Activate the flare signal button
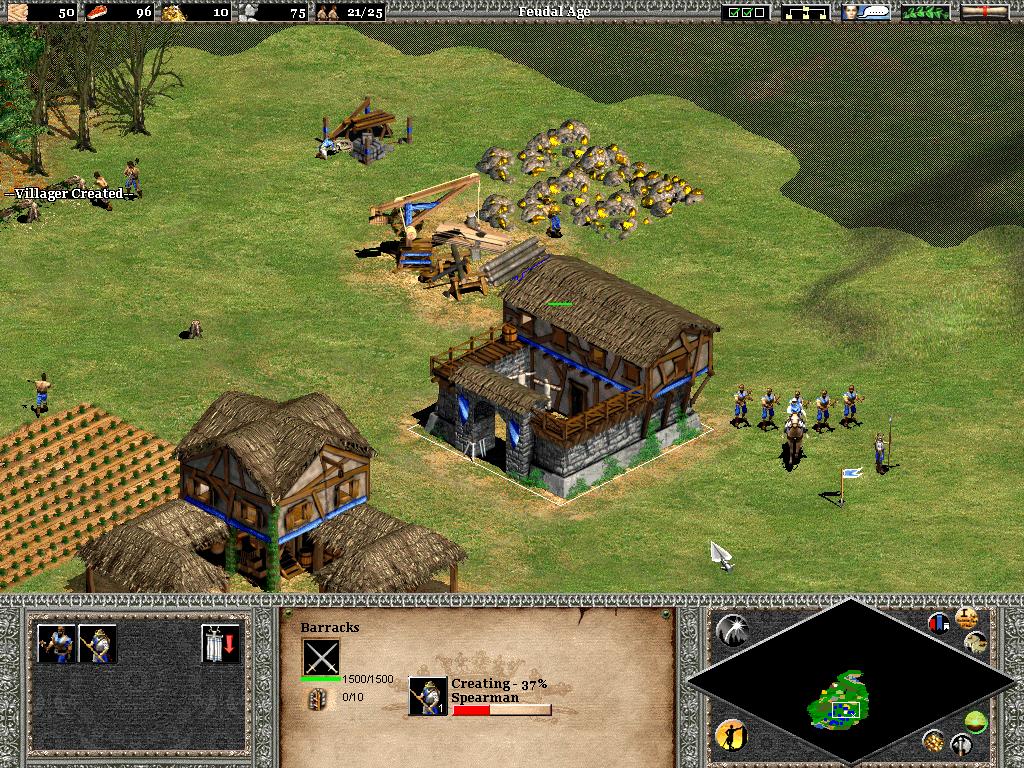Viewport: 1024px width, 768px height. tap(731, 630)
